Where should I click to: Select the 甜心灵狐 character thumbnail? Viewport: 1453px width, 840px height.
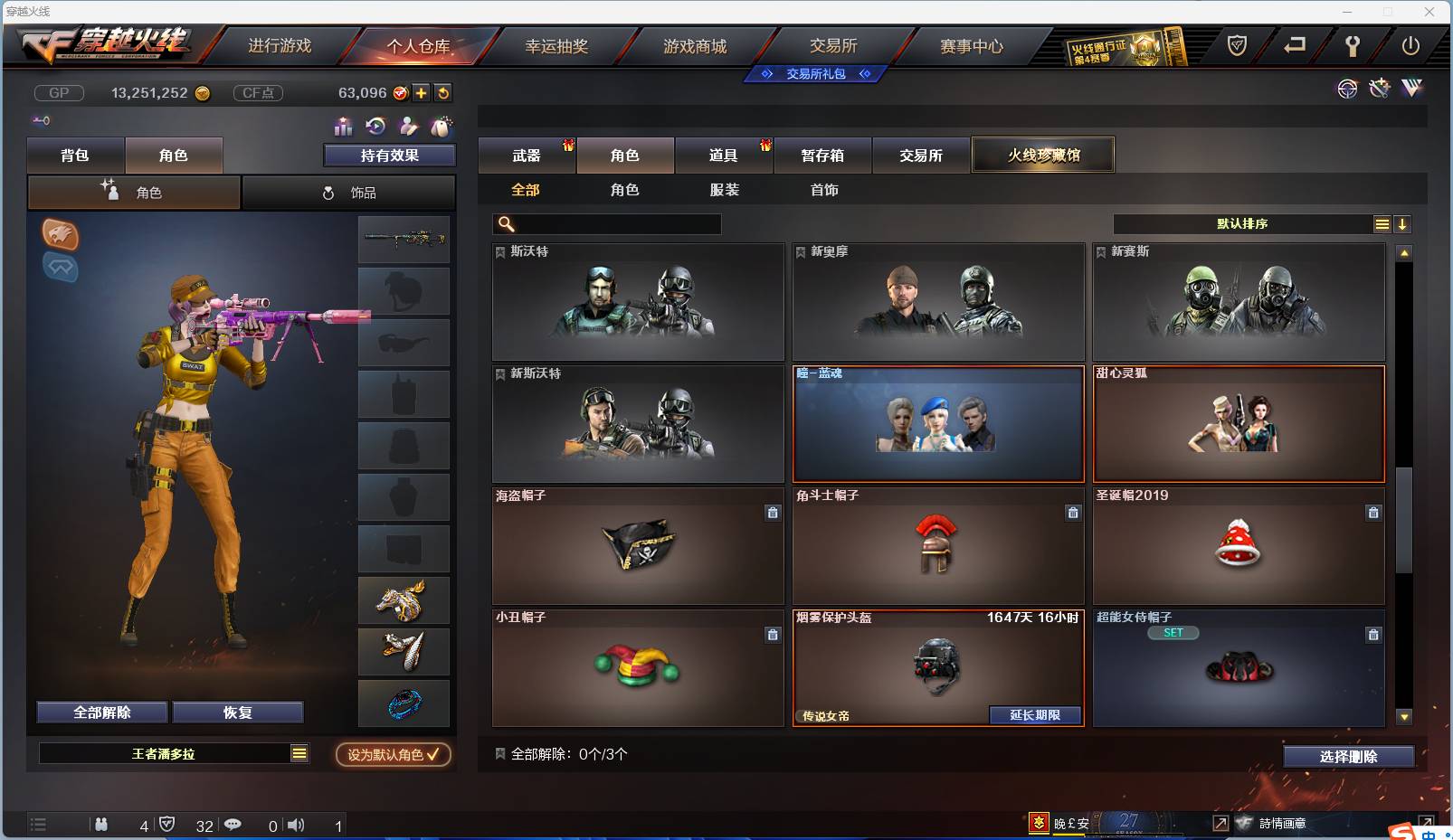pos(1238,423)
